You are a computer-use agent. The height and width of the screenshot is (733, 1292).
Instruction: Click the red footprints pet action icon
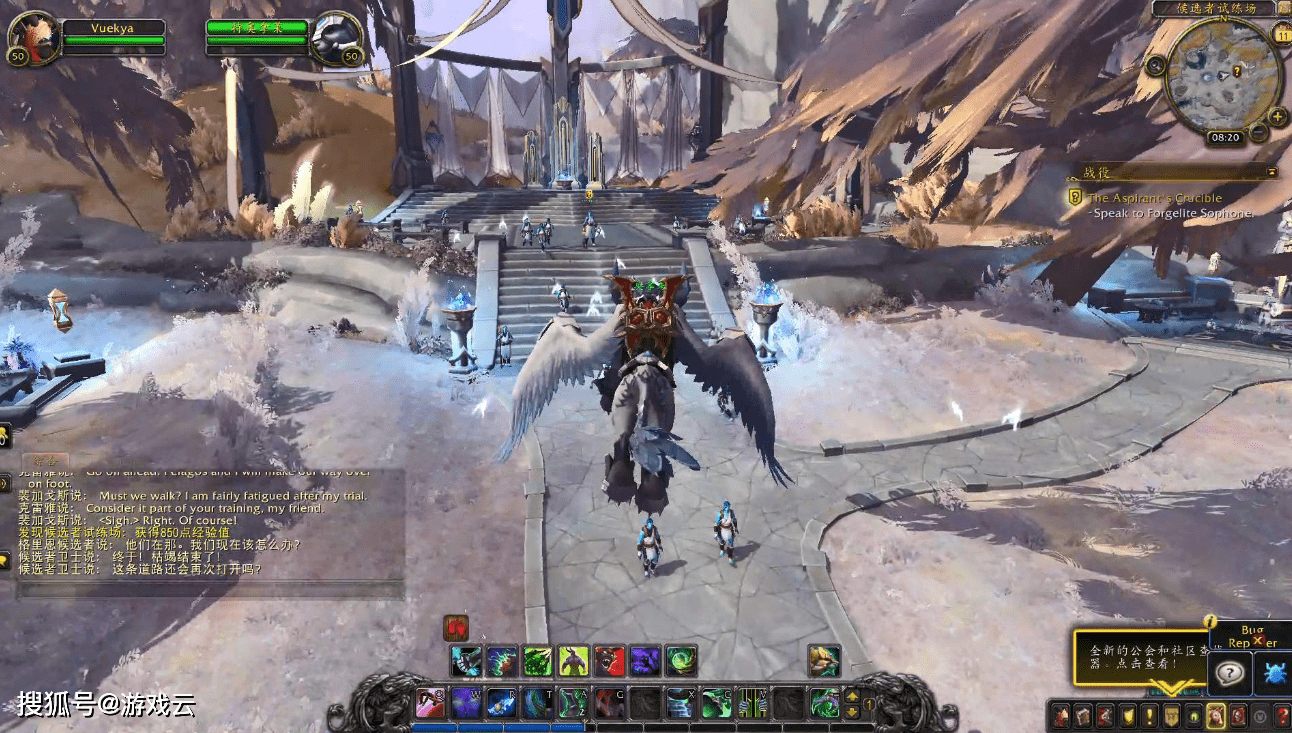456,628
